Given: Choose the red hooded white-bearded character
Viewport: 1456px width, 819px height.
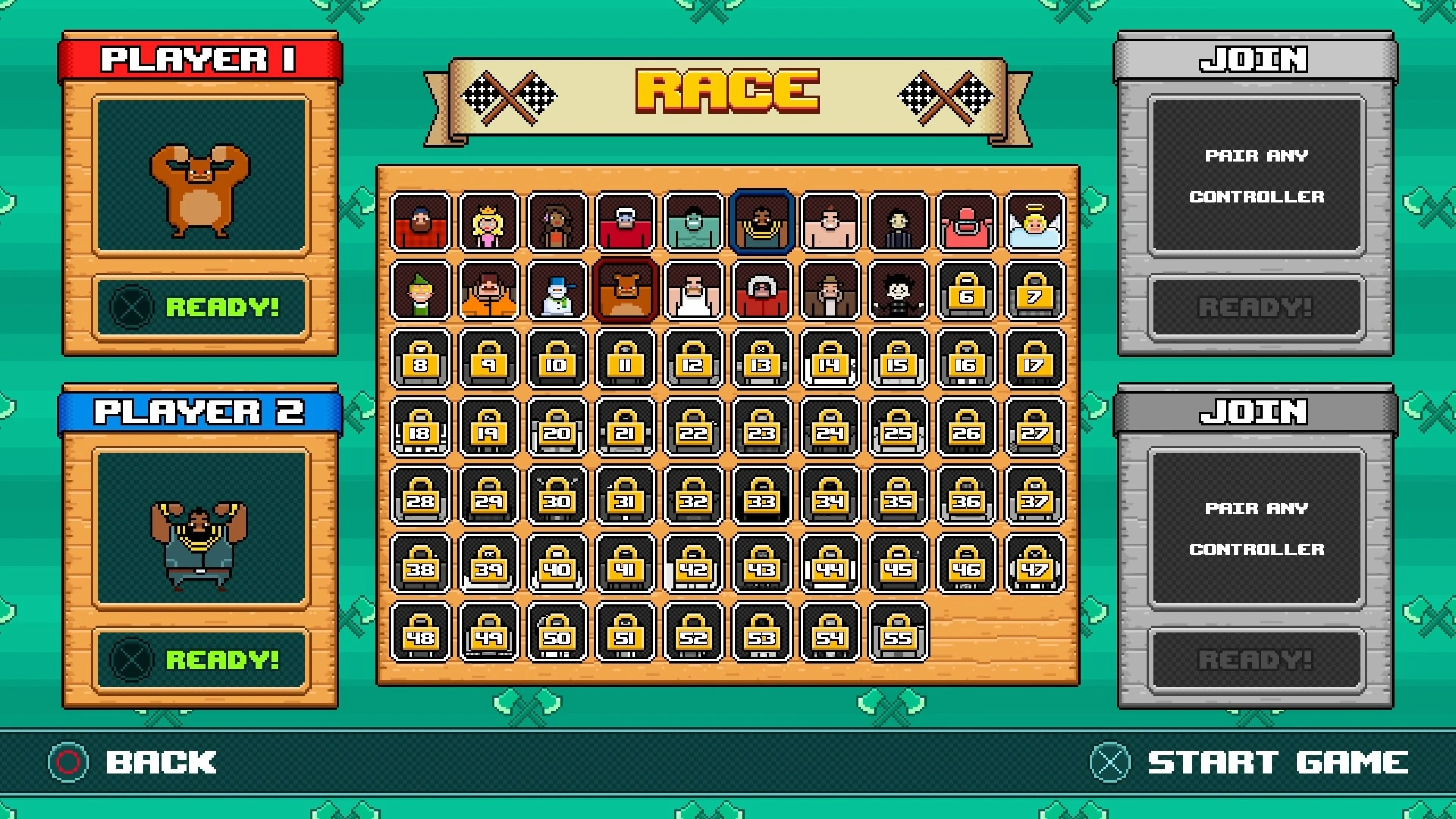Looking at the screenshot, I should coord(762,290).
